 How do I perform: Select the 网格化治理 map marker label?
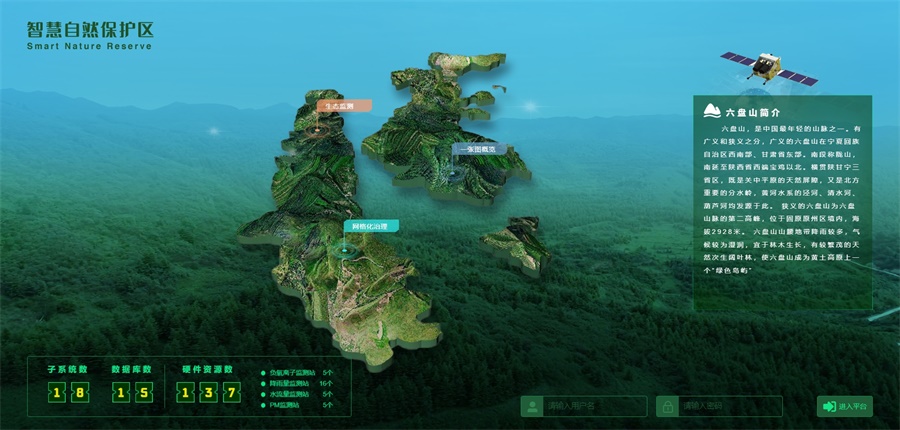[x=371, y=226]
